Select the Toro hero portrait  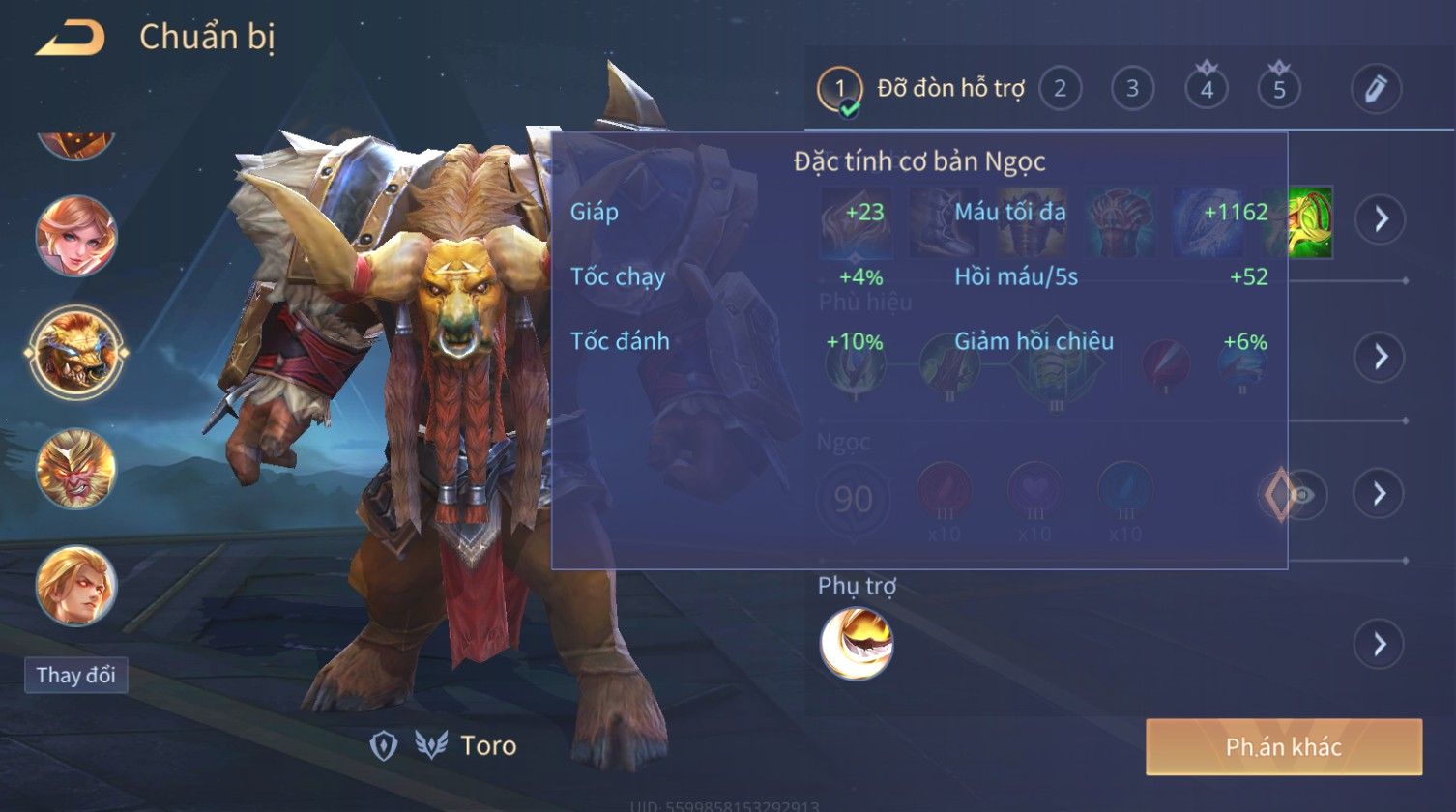click(76, 352)
